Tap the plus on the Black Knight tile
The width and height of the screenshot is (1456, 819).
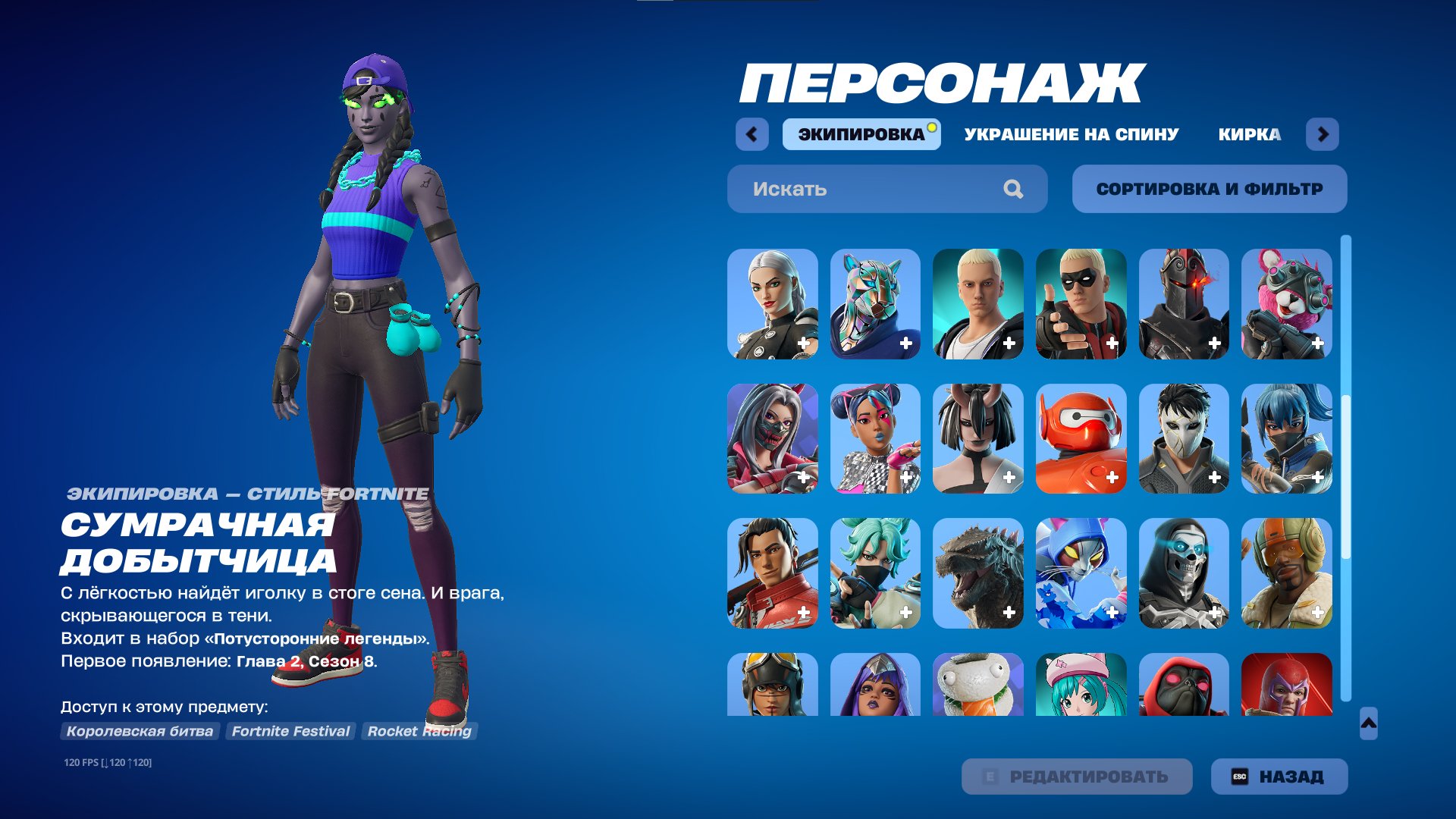point(1214,344)
